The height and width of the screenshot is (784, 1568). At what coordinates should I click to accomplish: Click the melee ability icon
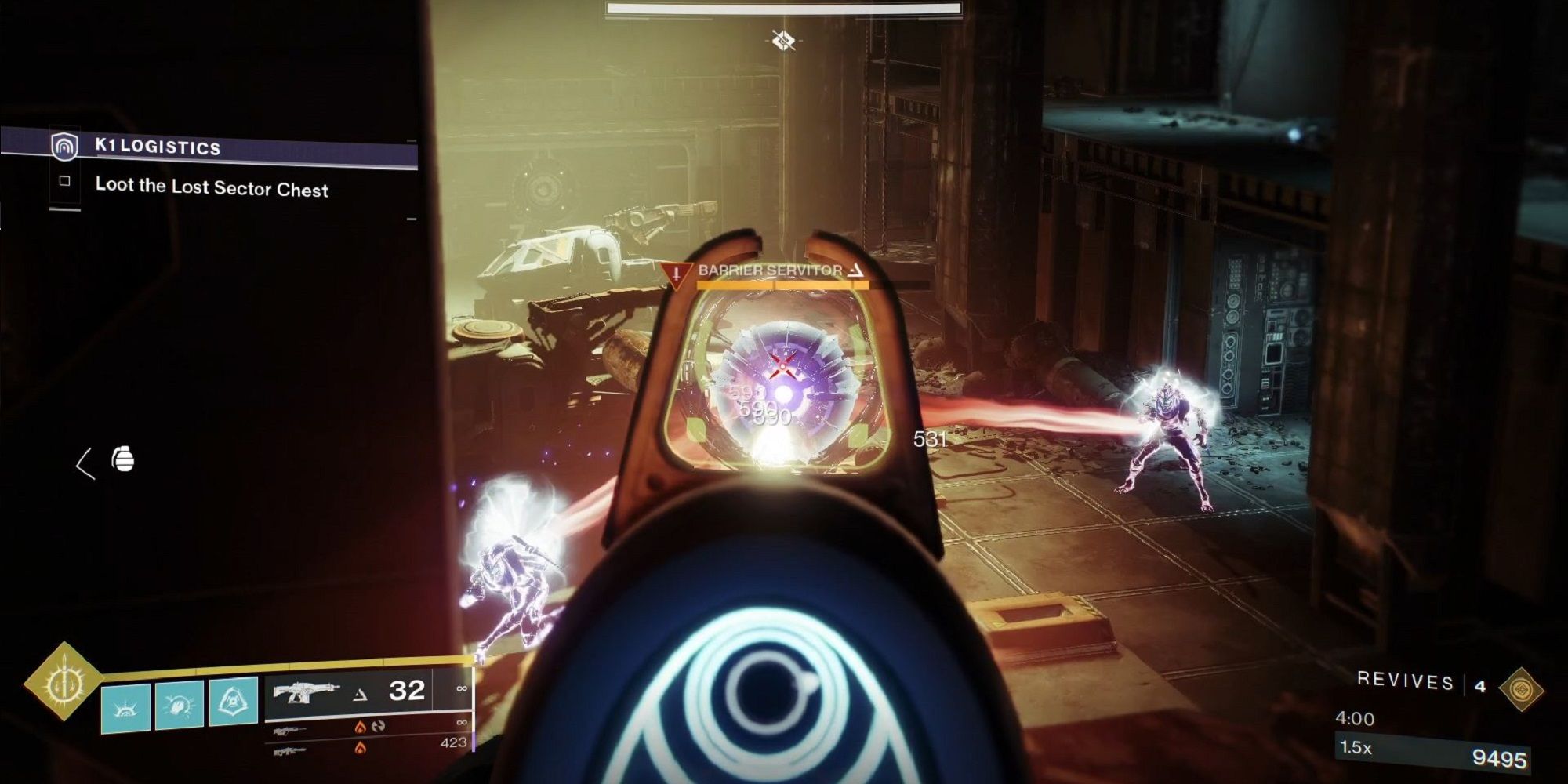tap(180, 704)
